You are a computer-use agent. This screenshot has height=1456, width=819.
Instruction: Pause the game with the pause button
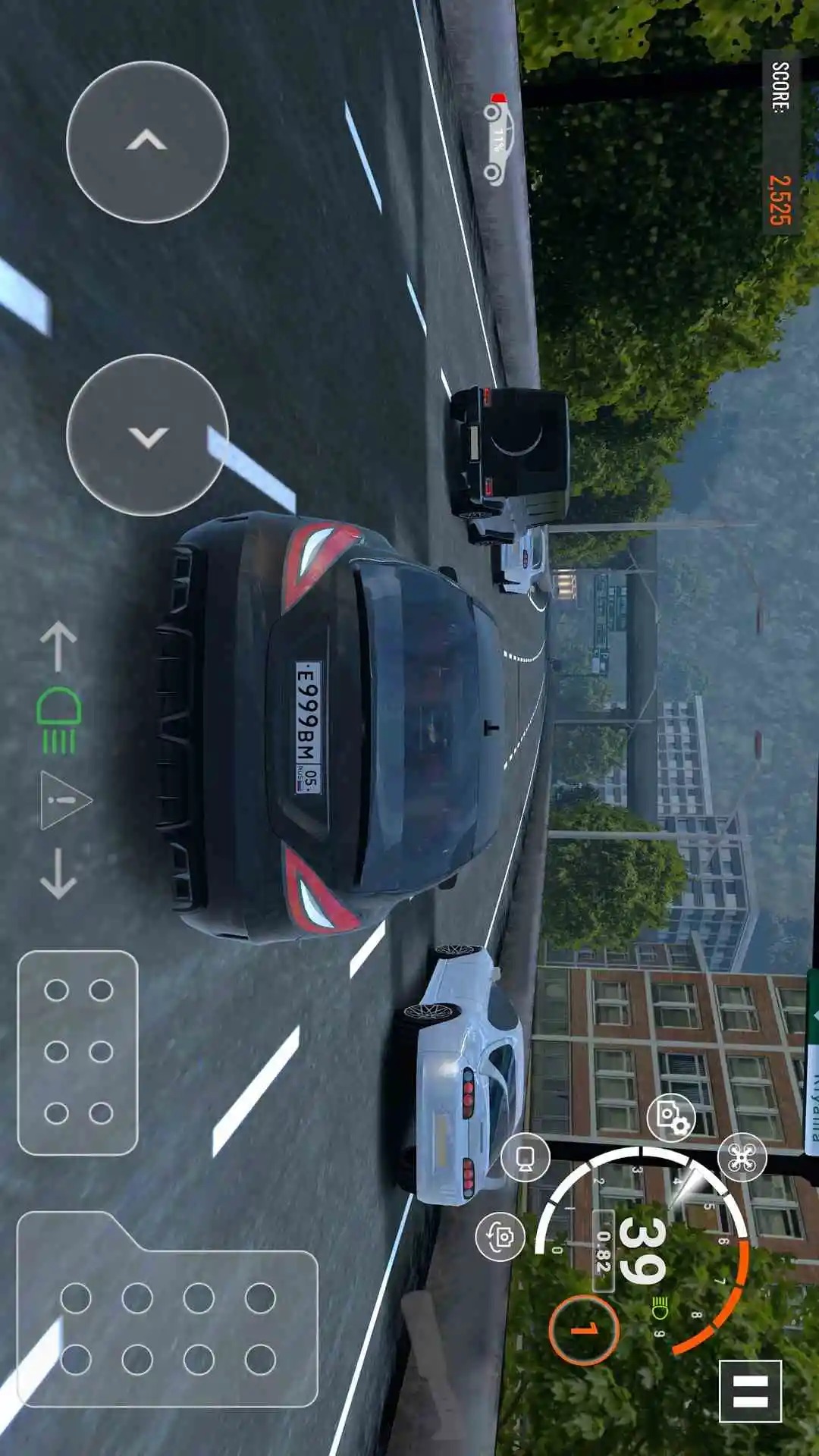(750, 1391)
